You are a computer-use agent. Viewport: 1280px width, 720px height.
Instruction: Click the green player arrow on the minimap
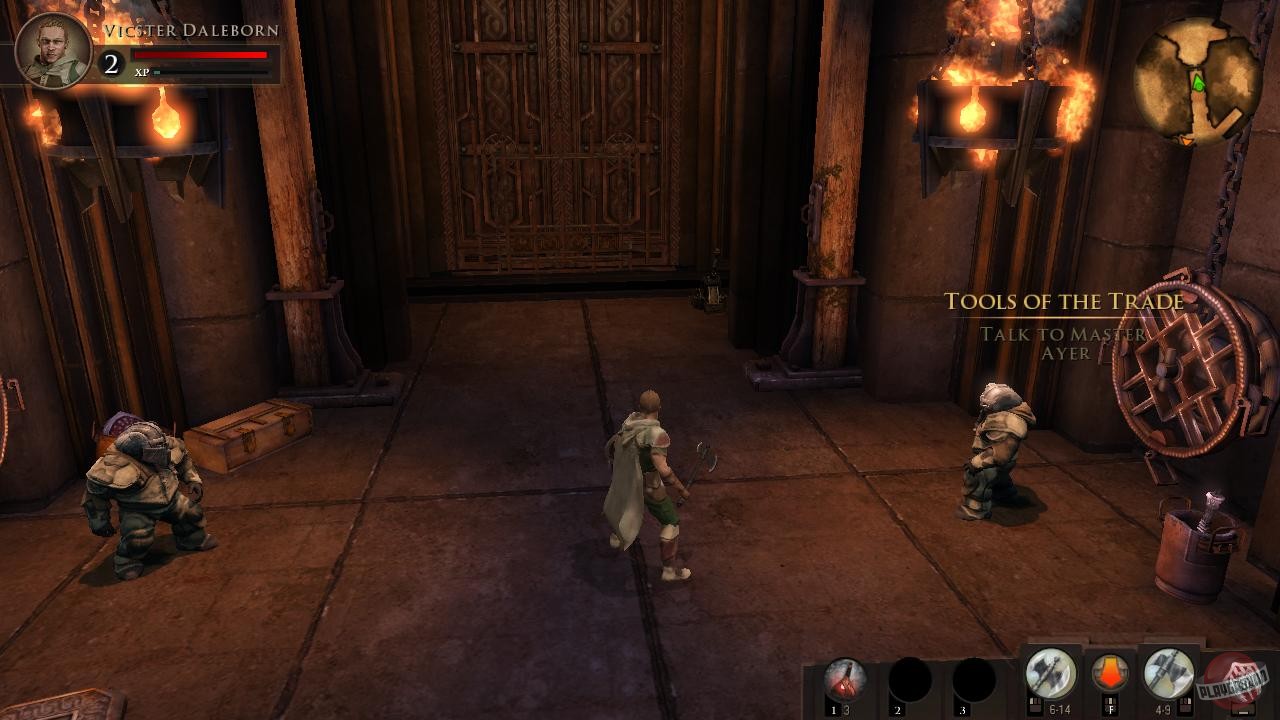pyautogui.click(x=1197, y=84)
